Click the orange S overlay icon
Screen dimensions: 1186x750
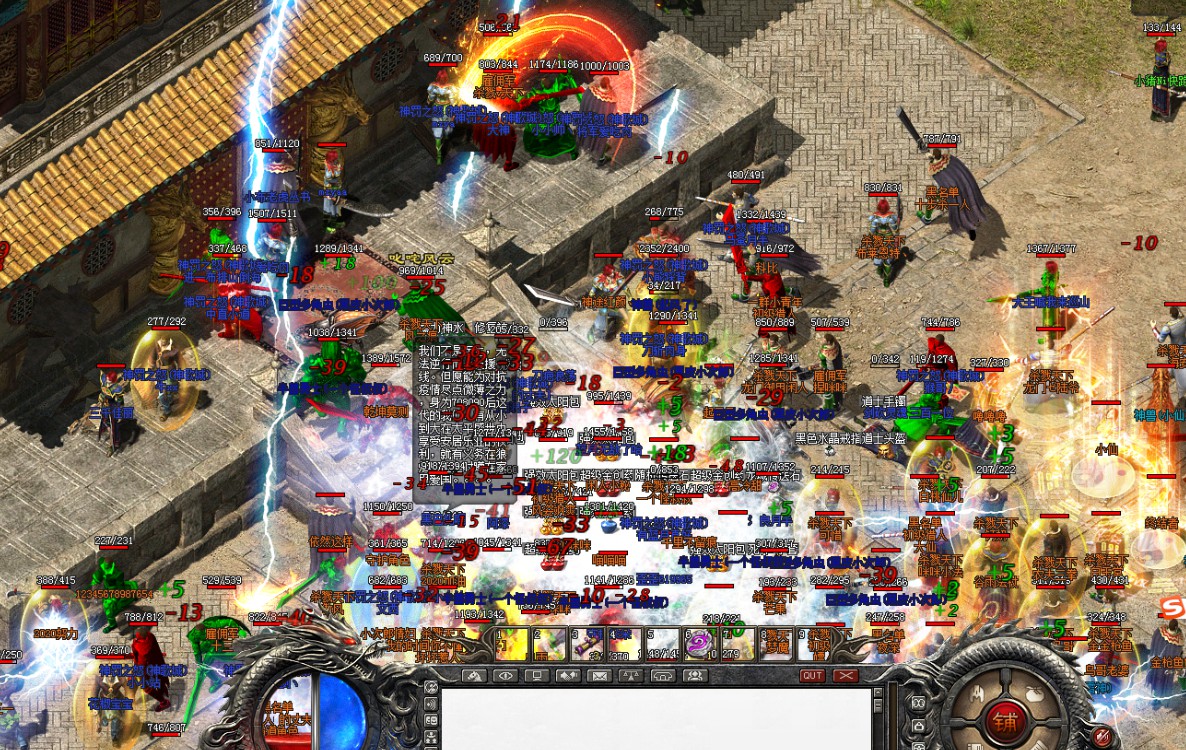pyautogui.click(x=1172, y=605)
